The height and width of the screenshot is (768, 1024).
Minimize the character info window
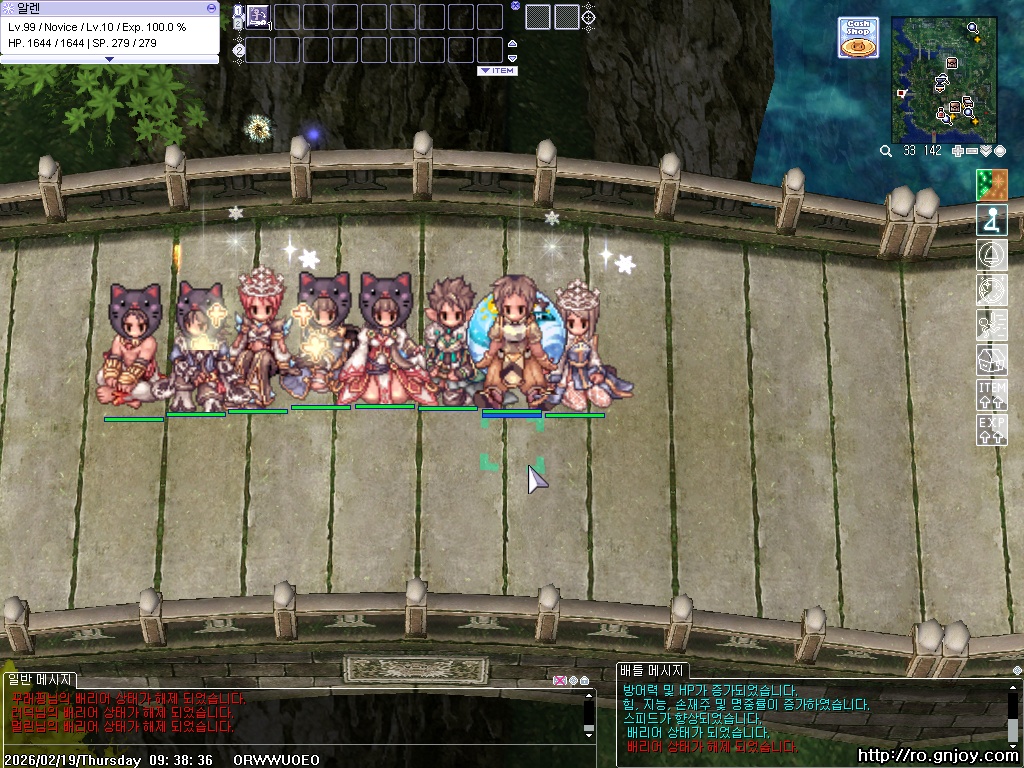(x=211, y=7)
